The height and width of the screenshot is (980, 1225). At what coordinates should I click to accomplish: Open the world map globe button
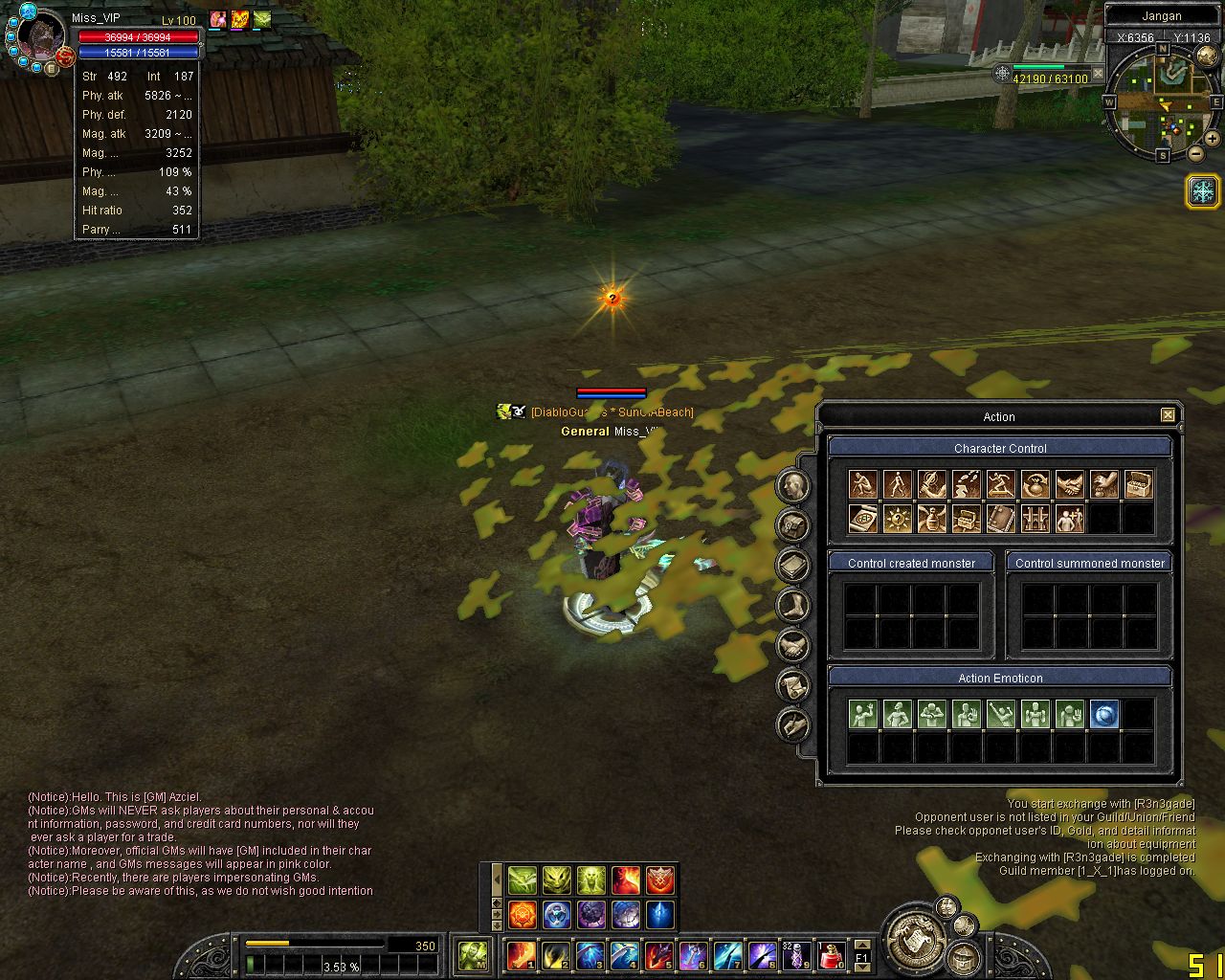pos(1208,56)
